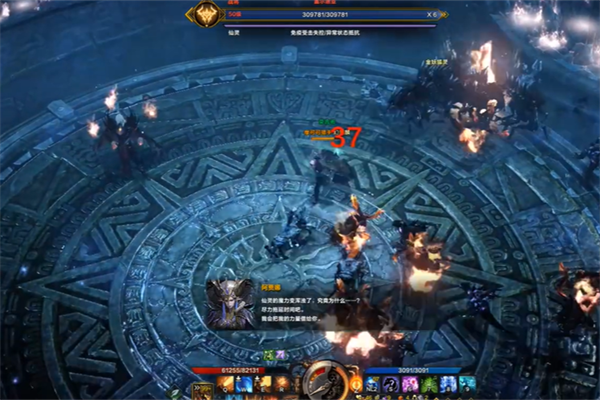The width and height of the screenshot is (600, 400).
Task: Click the central circular gauge orb
Action: pos(322,378)
